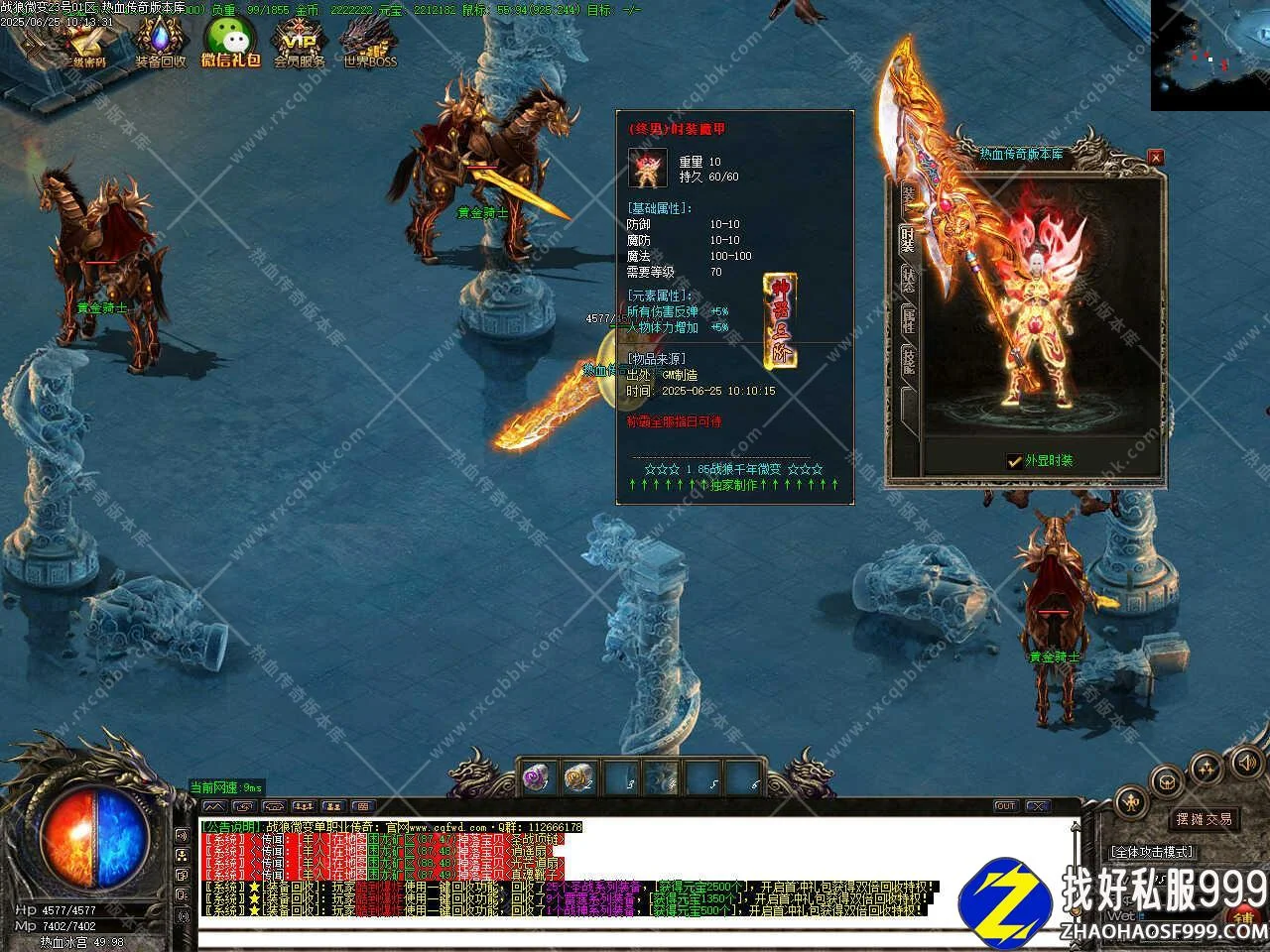Open the 装备回收 equipment recycle icon
Image resolution: width=1270 pixels, height=952 pixels.
coord(160,43)
